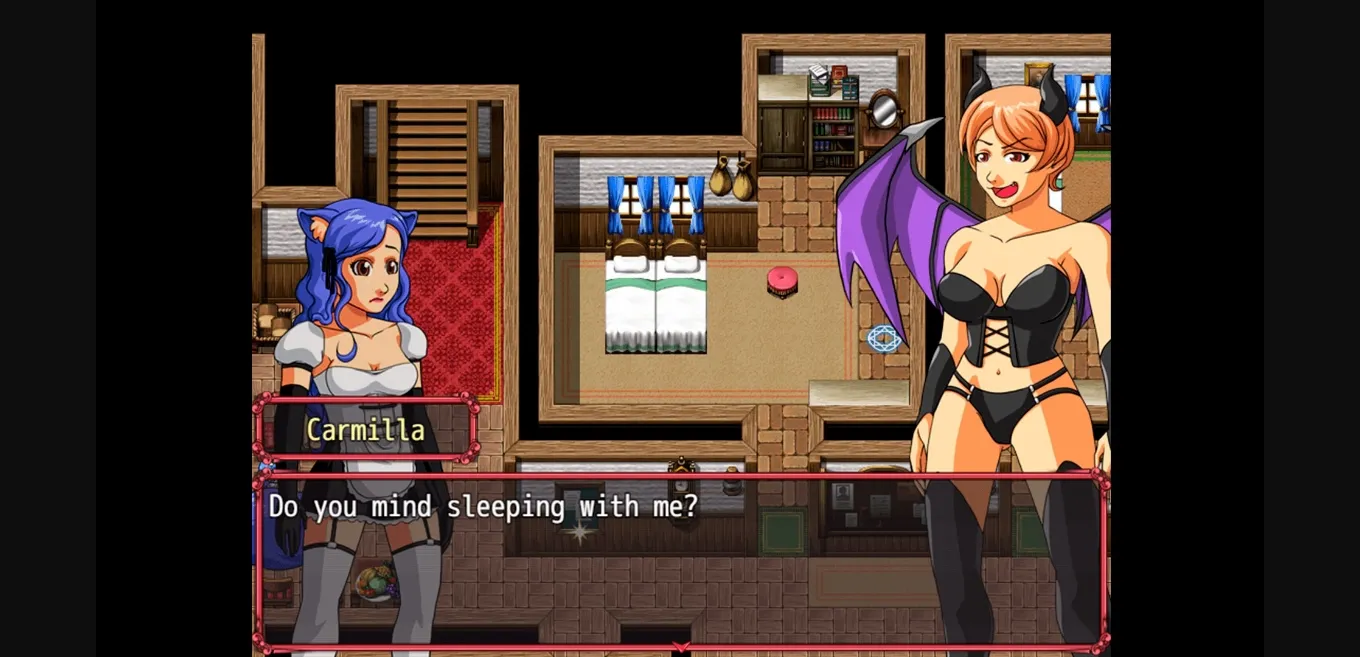Click the dialogue message box to continue
Viewport: 1360px width, 657px height.
680,560
